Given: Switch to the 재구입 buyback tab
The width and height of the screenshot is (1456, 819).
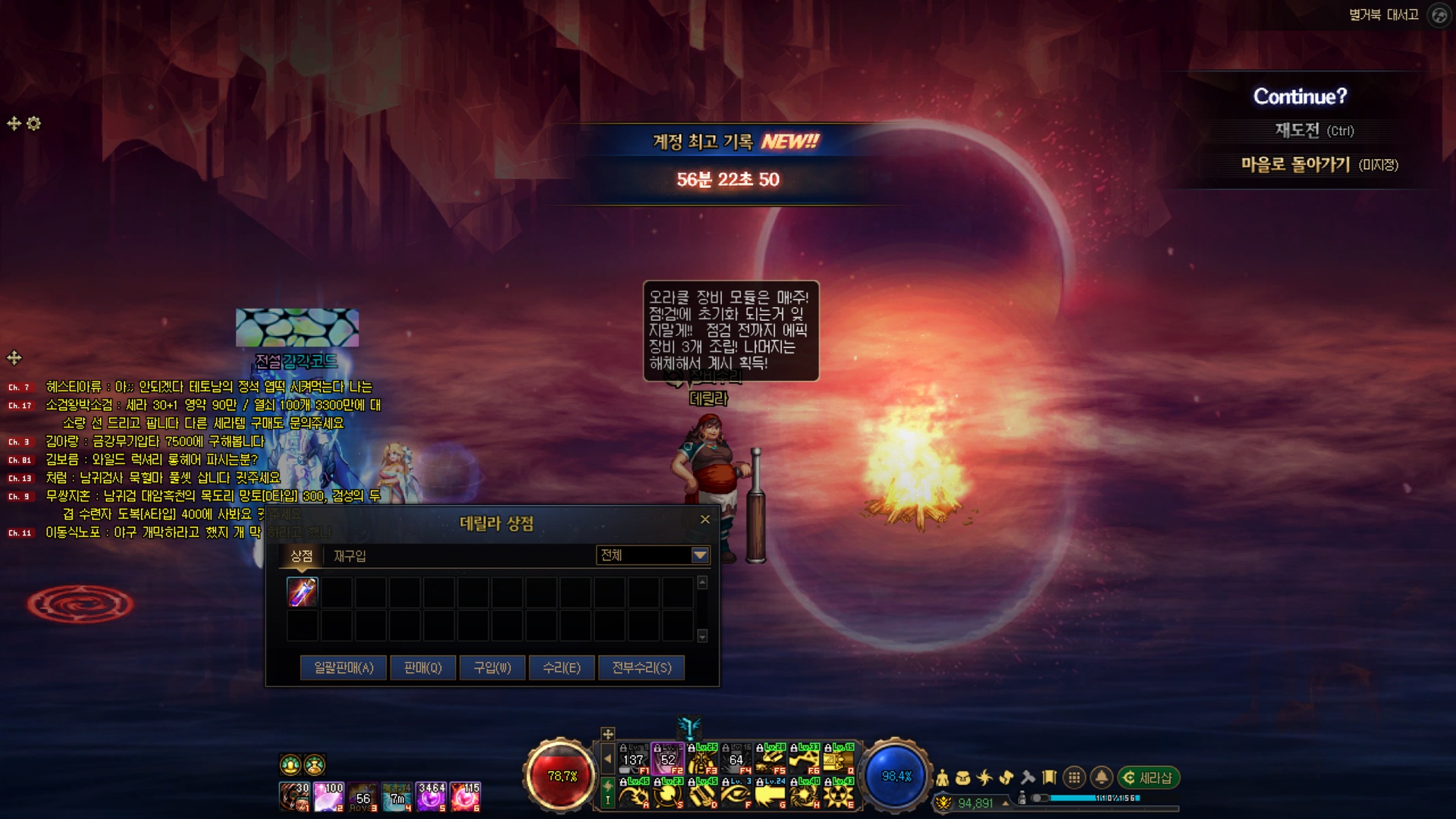Looking at the screenshot, I should point(350,556).
